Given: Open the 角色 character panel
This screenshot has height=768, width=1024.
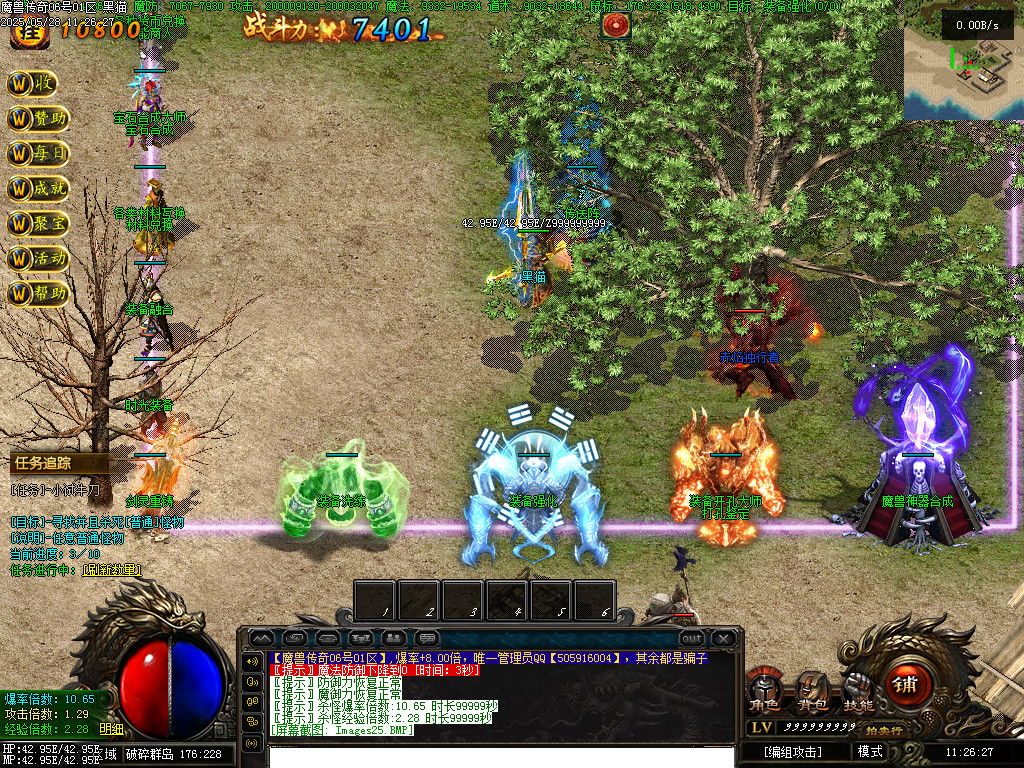Looking at the screenshot, I should [765, 692].
